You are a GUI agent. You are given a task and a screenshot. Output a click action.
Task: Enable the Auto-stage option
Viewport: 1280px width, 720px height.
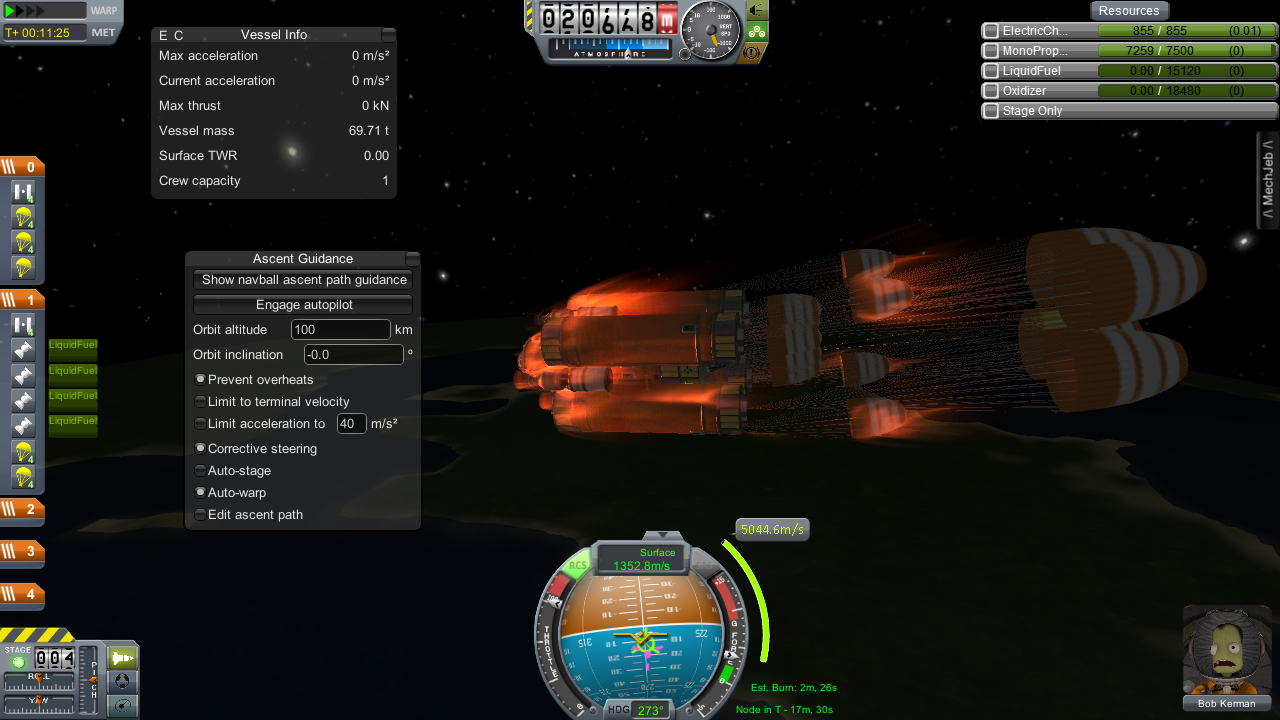(201, 471)
